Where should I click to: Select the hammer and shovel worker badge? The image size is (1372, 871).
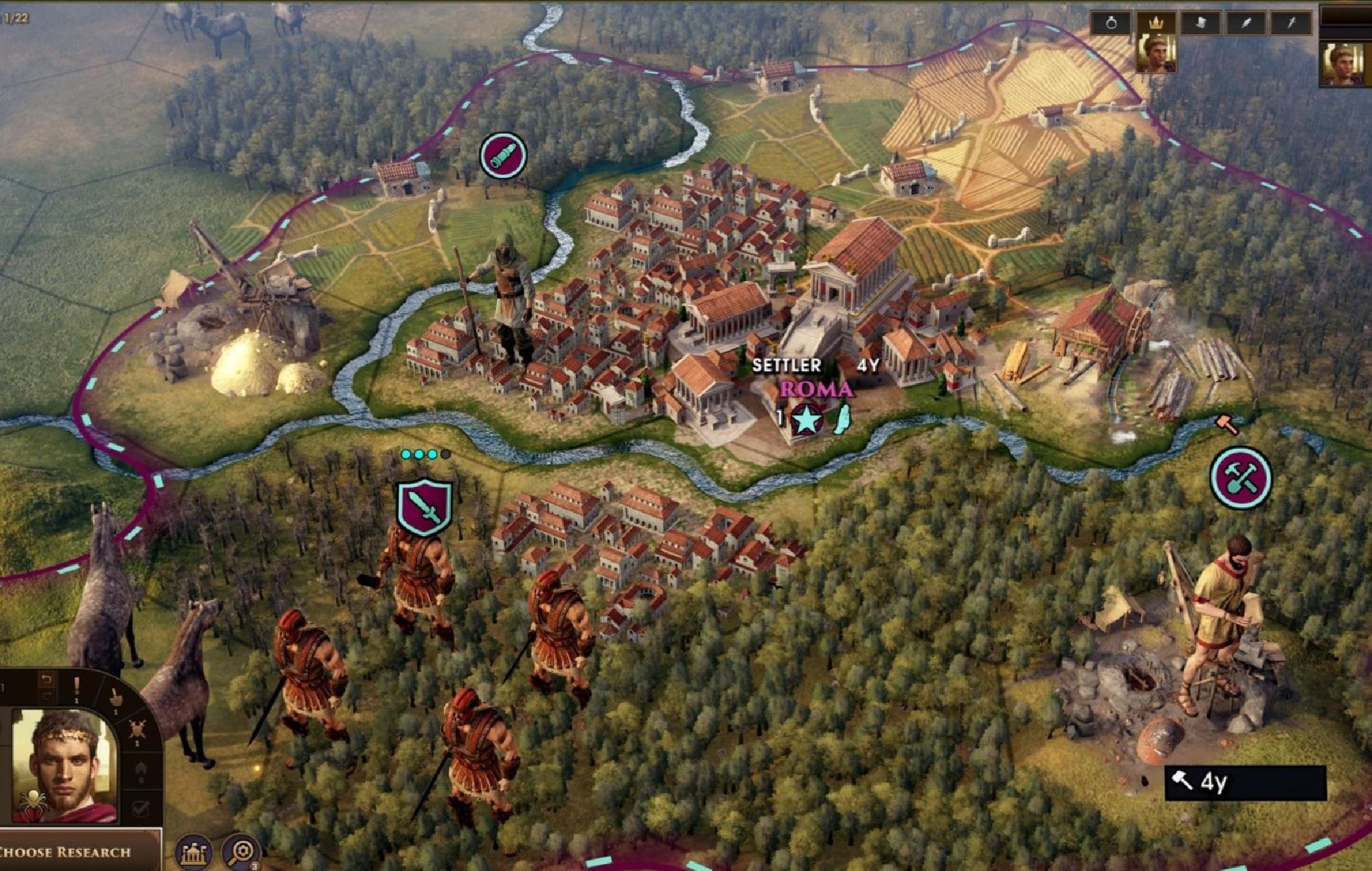1240,477
